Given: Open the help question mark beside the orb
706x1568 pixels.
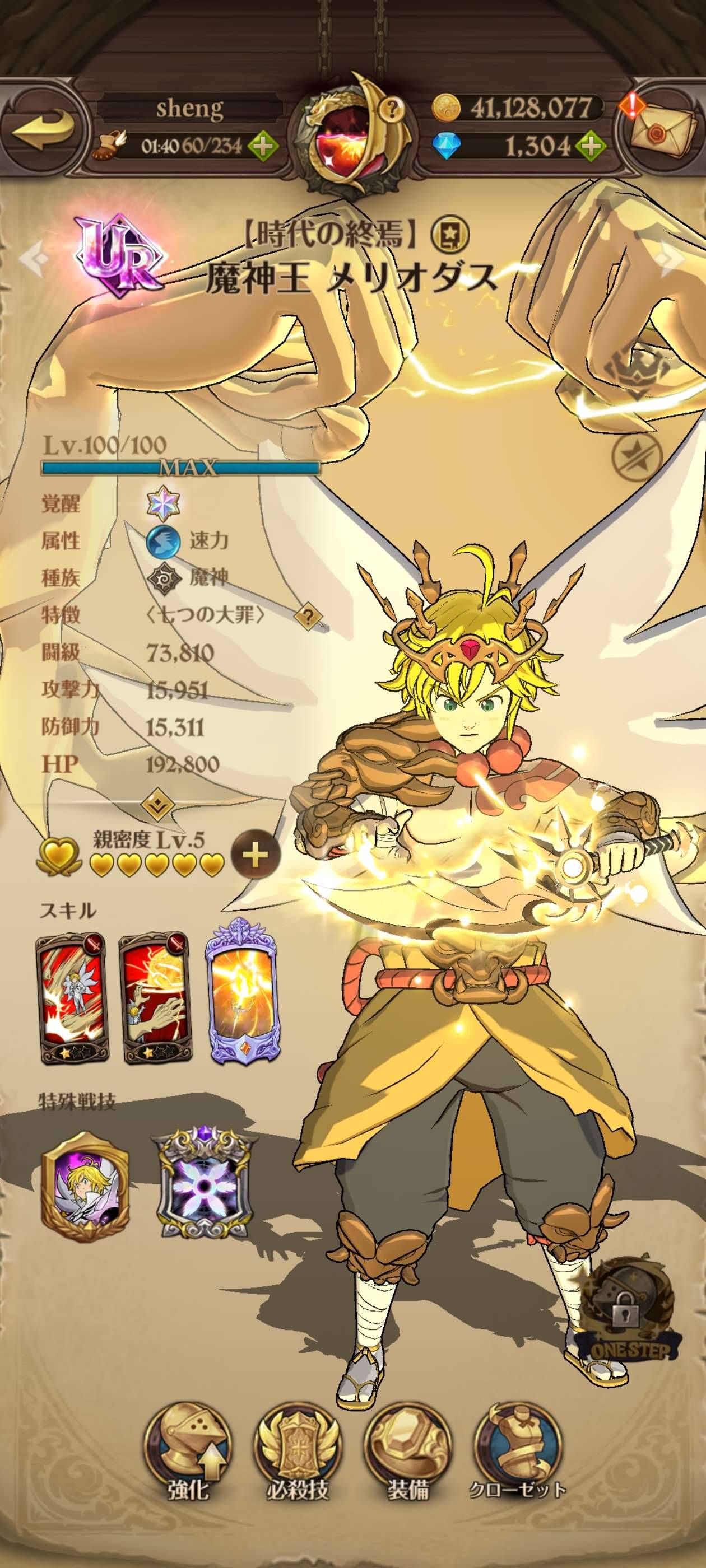Looking at the screenshot, I should click(393, 109).
